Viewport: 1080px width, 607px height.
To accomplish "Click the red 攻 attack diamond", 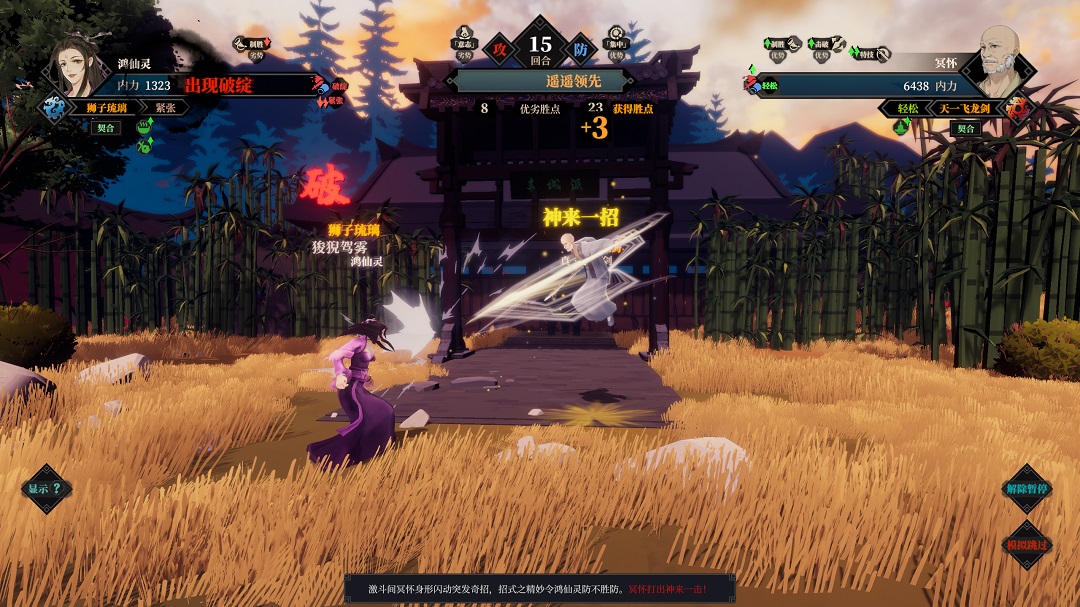I will (496, 47).
